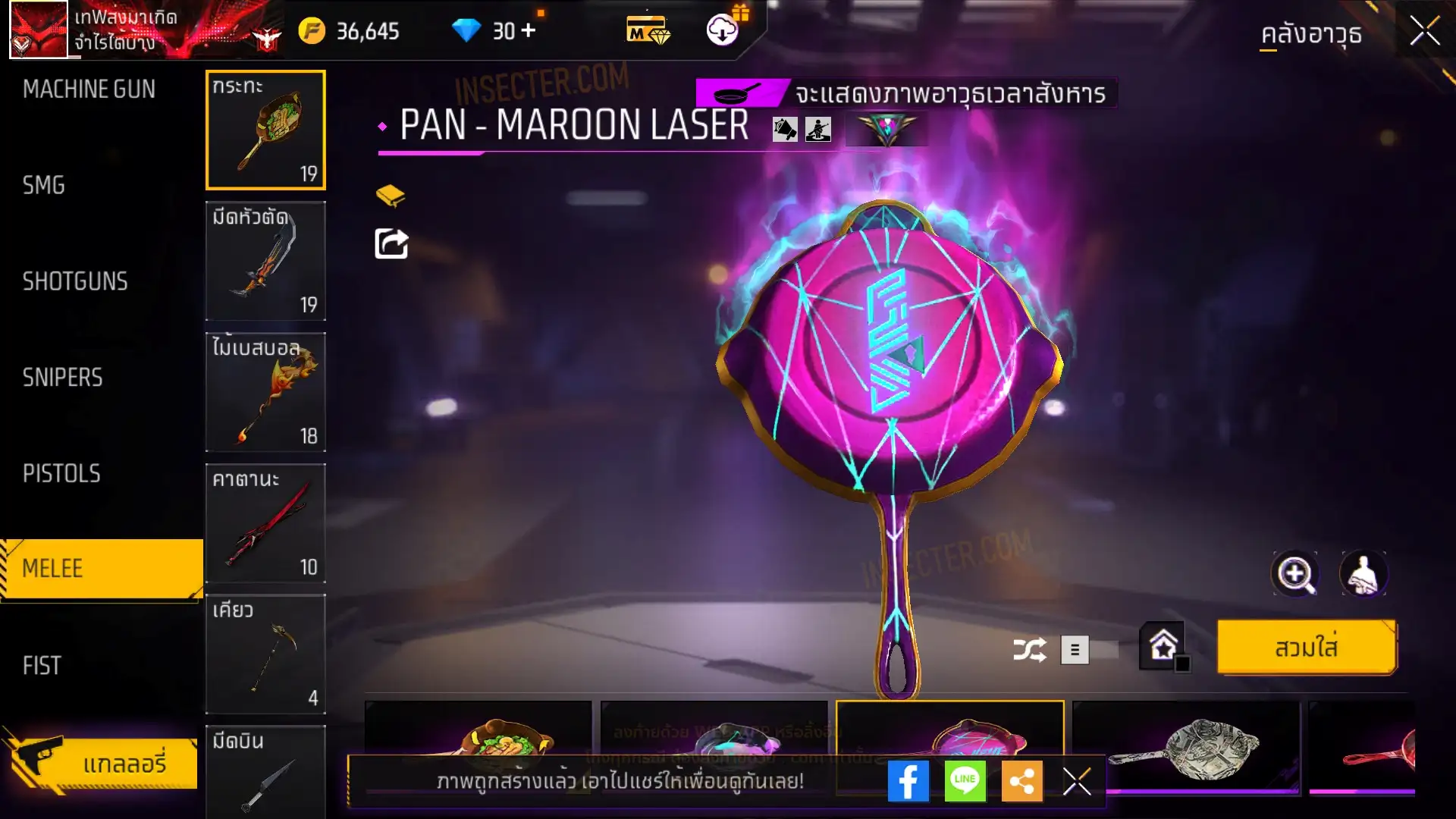
Task: Pick the scythe weapon tile
Action: pos(265,654)
